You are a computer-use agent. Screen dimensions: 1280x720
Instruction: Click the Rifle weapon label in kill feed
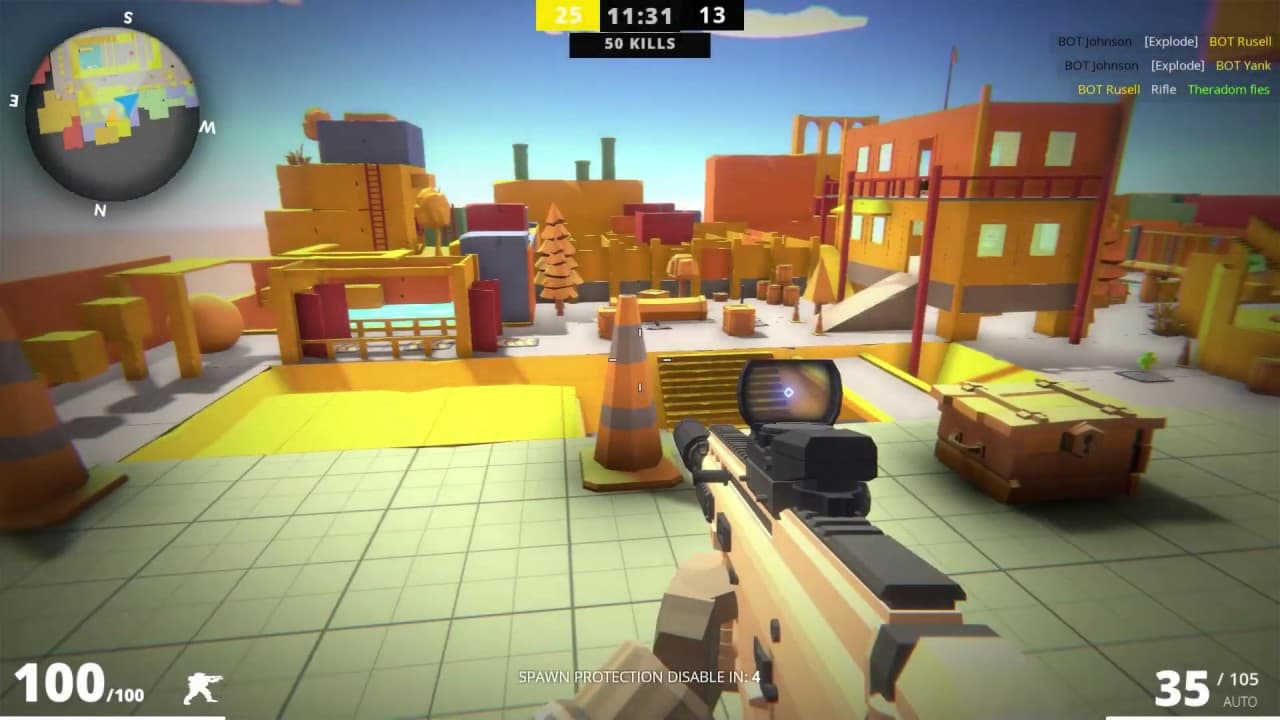(x=1164, y=89)
